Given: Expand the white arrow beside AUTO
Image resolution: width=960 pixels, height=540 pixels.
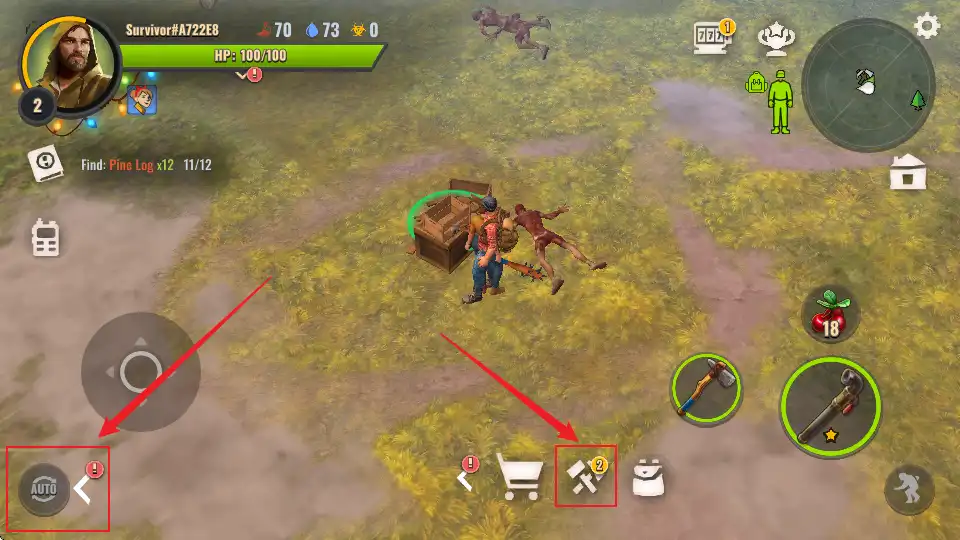Looking at the screenshot, I should point(84,490).
